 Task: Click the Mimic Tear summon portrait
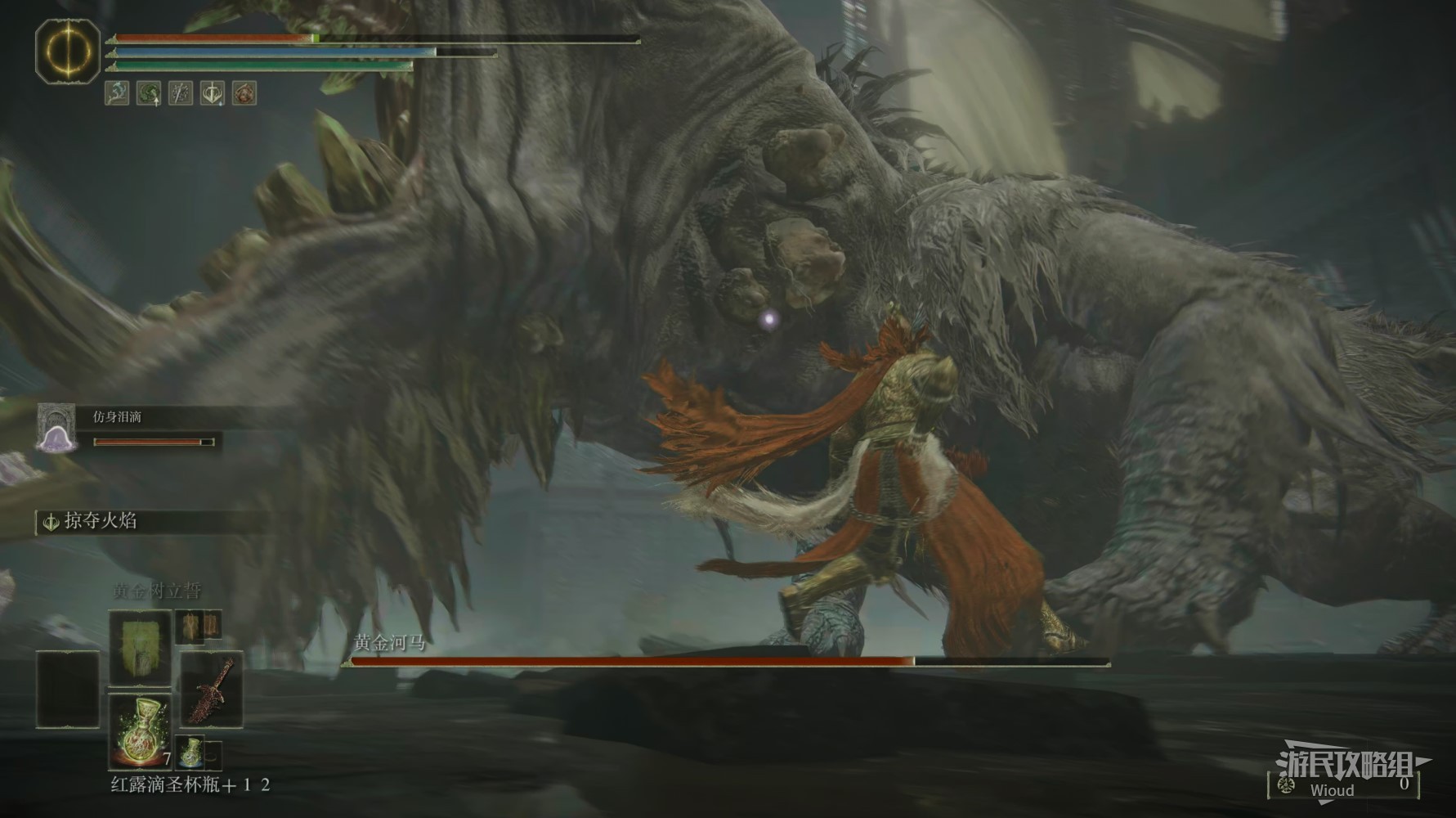click(56, 429)
